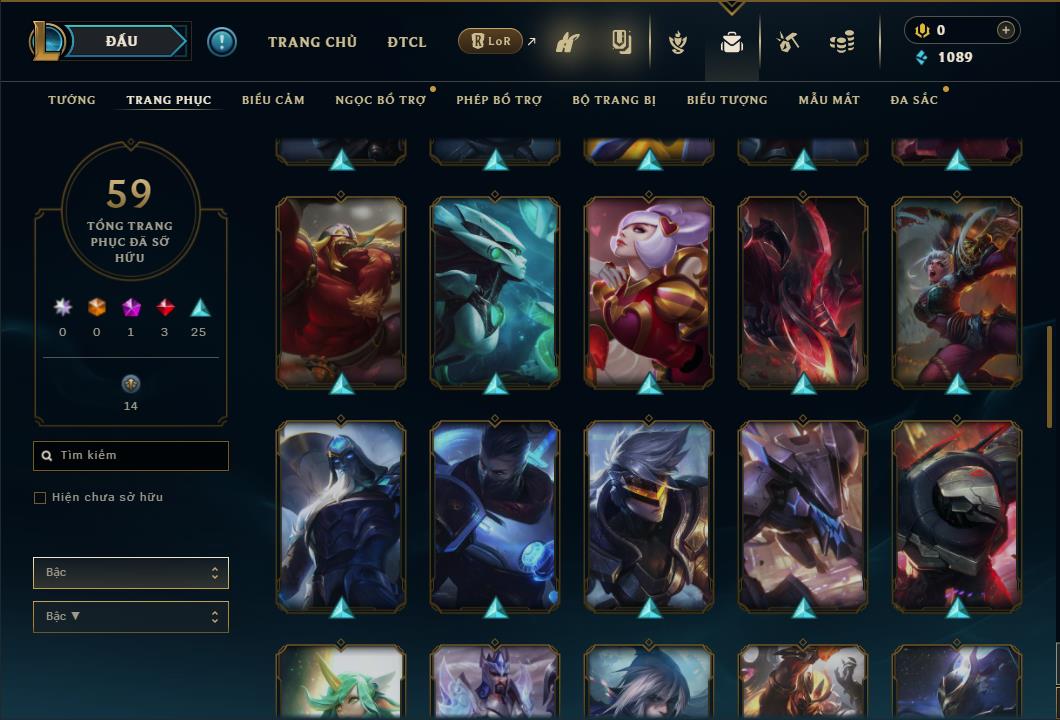
Task: Add currency with the plus button
Action: [x=1006, y=30]
